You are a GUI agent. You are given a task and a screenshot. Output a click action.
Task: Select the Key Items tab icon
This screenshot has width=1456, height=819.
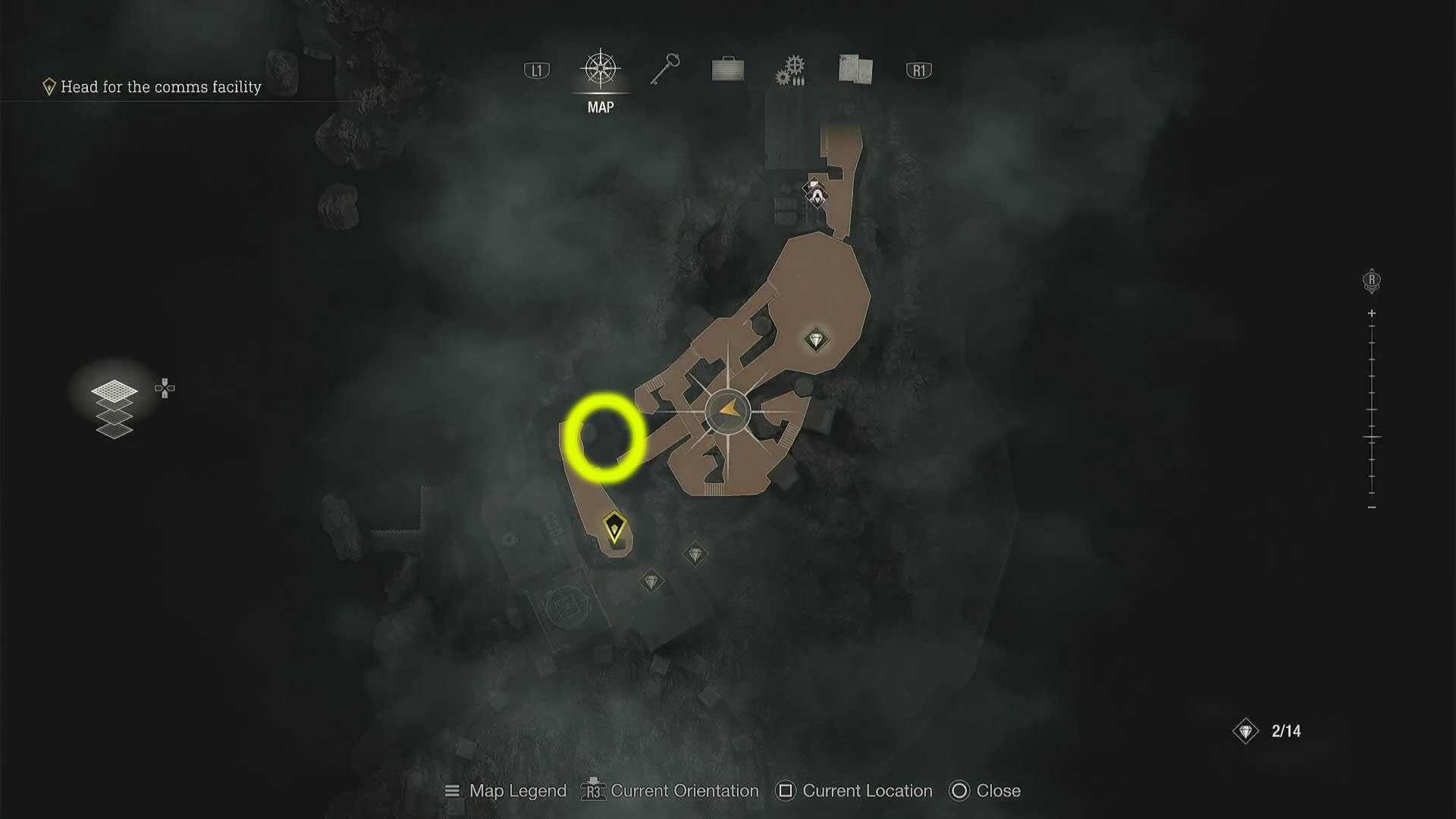point(664,68)
